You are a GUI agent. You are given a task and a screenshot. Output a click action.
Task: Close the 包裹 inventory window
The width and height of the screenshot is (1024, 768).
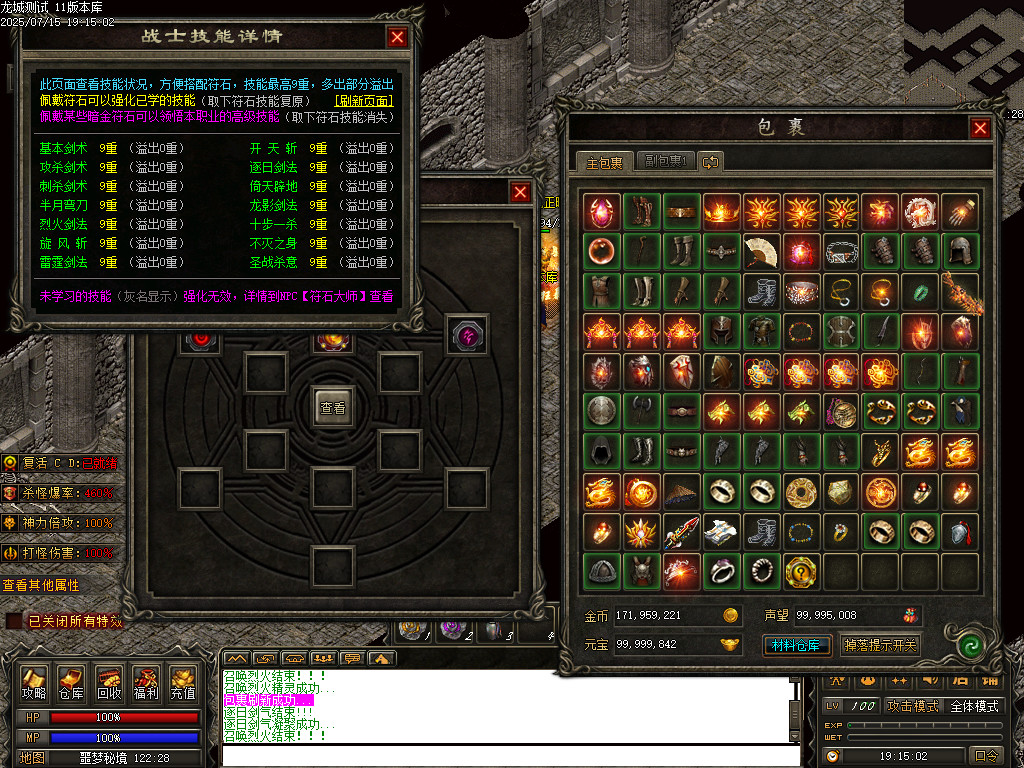tap(980, 127)
